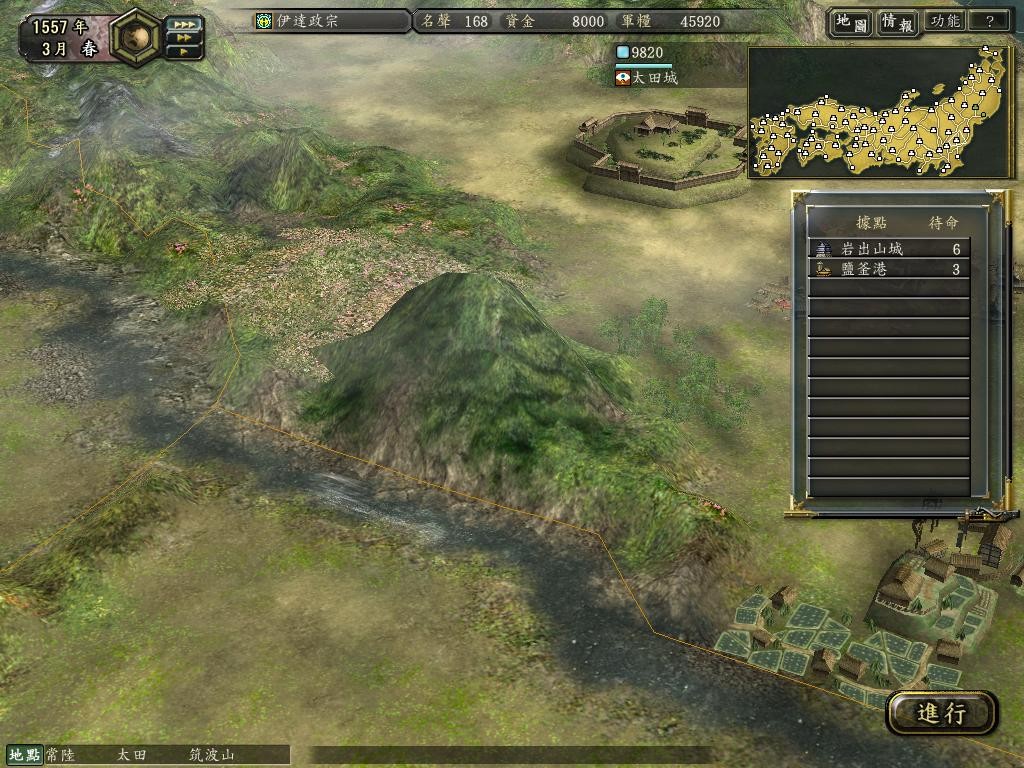
Task: Click the 進行 (Proceed) button
Action: click(941, 712)
